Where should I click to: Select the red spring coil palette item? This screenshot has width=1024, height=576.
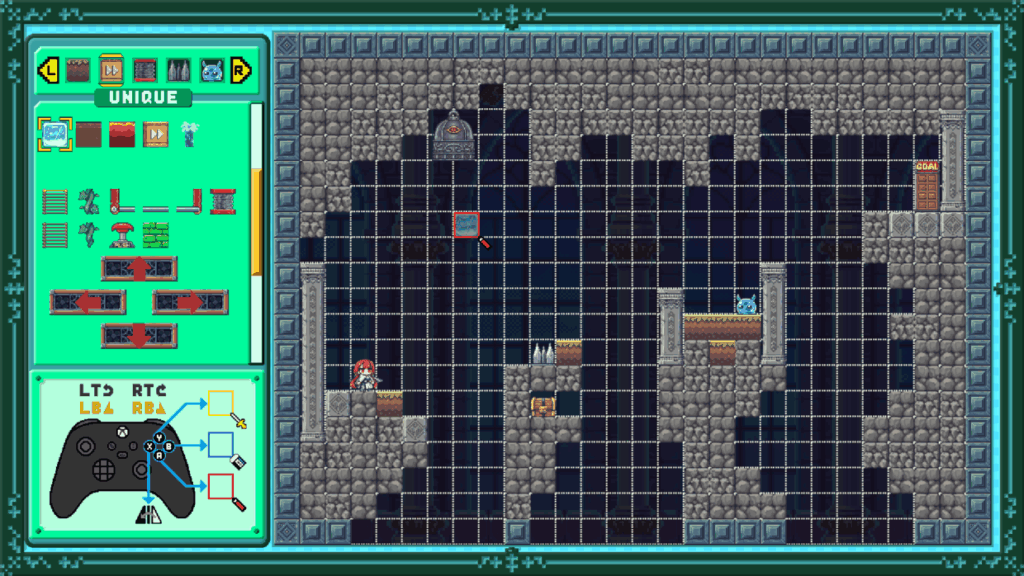[222, 201]
